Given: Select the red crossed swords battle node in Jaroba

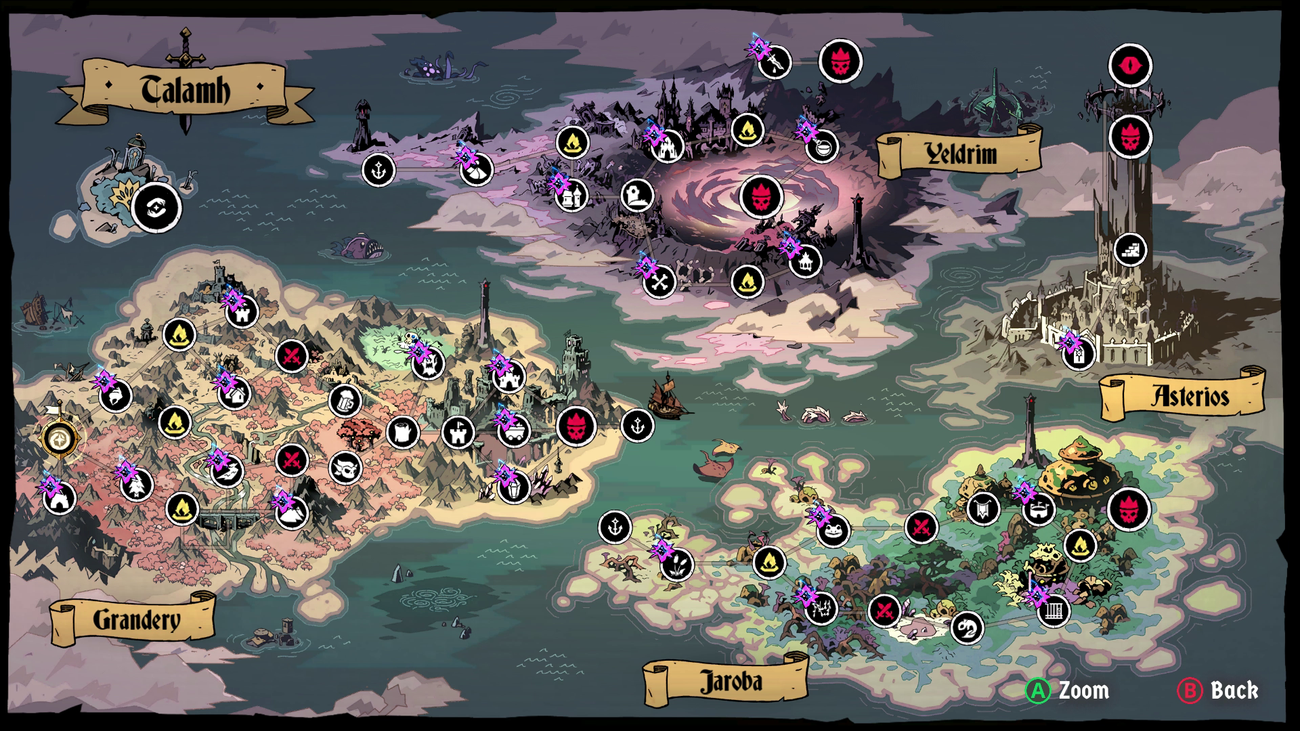Looking at the screenshot, I should tap(922, 528).
